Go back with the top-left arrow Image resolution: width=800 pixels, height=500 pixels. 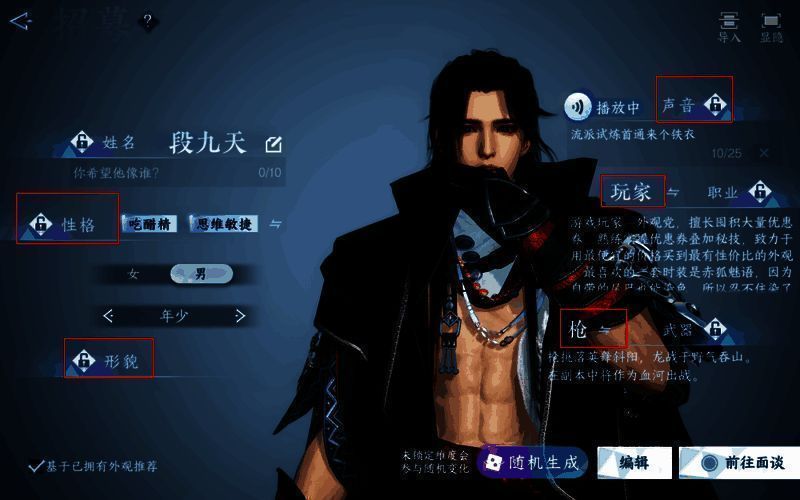click(20, 21)
